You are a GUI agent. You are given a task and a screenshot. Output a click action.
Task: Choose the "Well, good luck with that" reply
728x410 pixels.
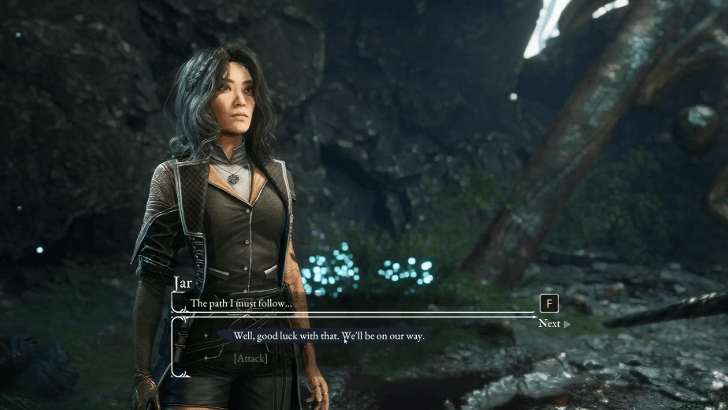coord(329,336)
